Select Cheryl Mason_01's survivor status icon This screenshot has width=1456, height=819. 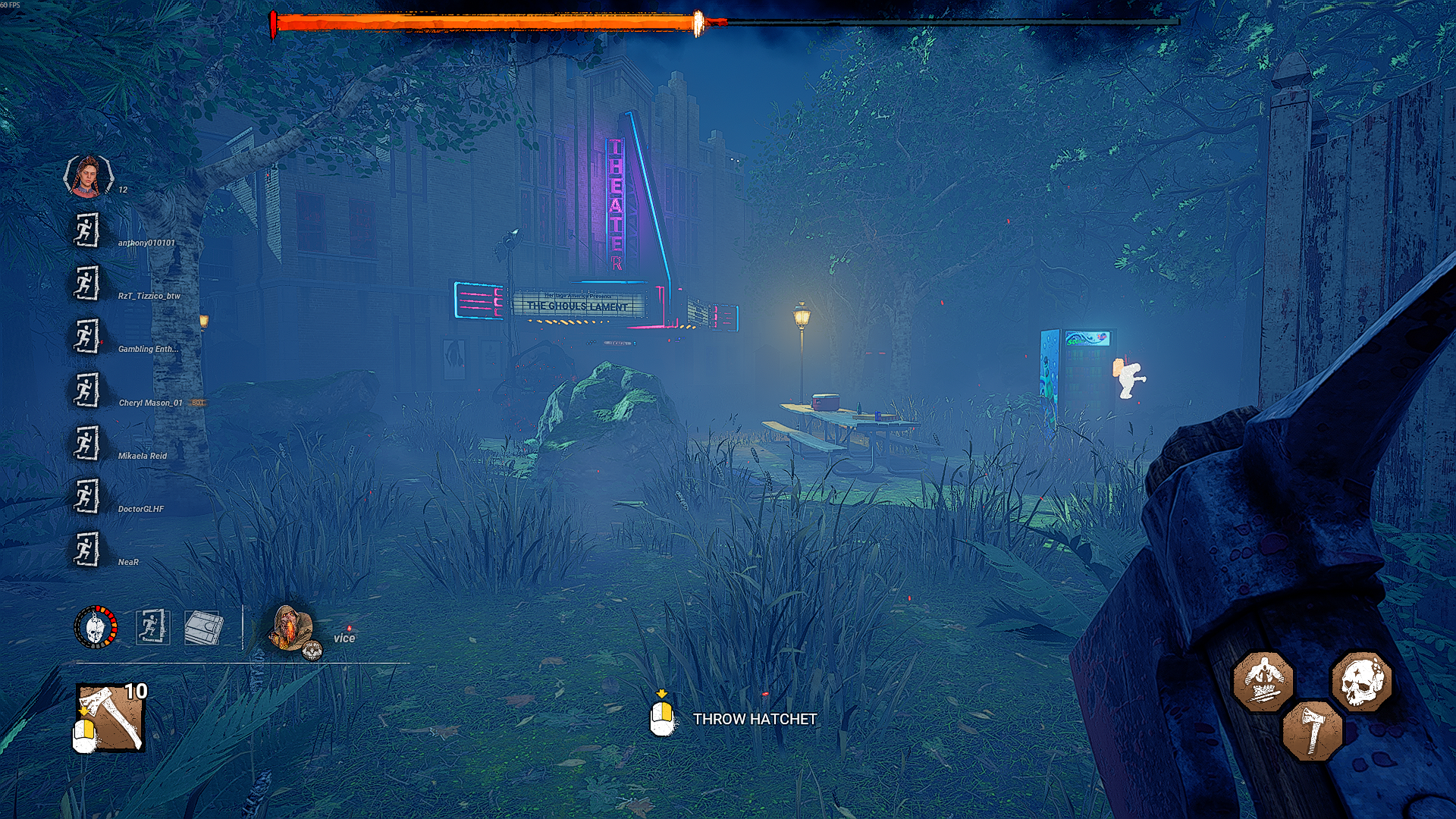86,390
